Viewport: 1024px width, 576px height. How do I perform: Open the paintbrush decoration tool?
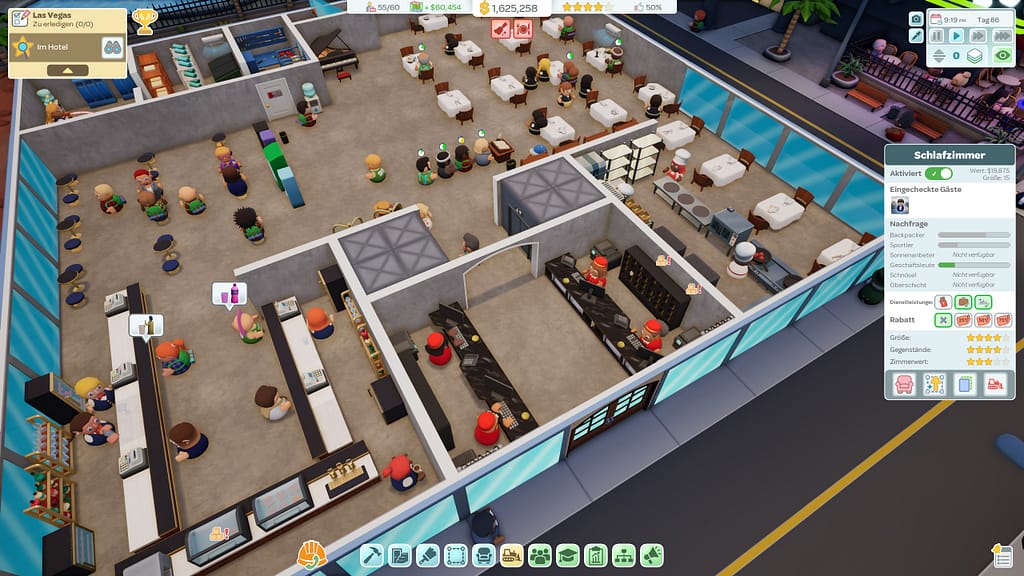pos(428,554)
